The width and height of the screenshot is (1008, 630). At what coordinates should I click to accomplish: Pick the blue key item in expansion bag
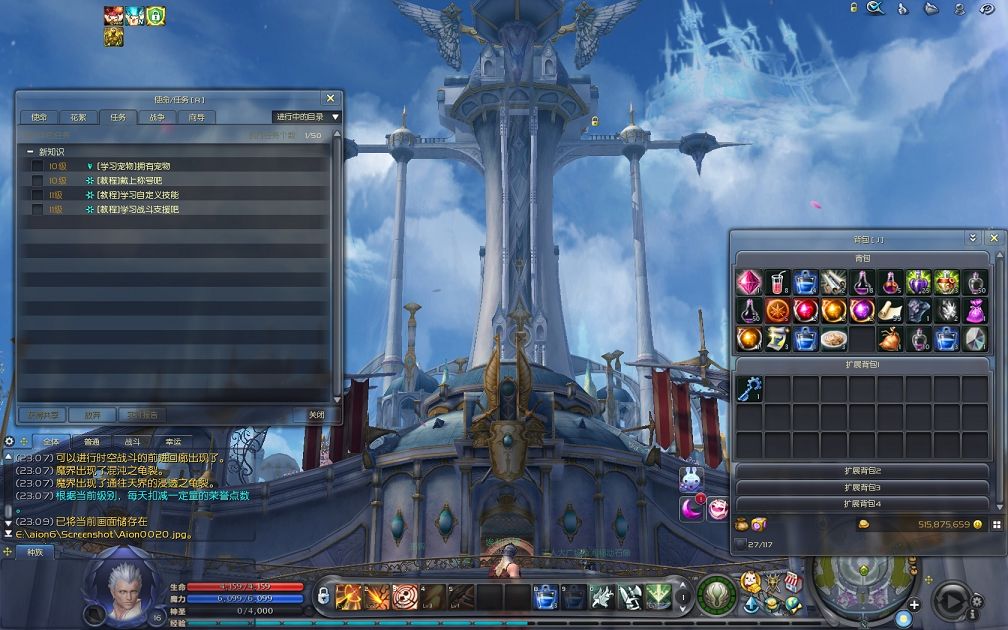tap(750, 389)
